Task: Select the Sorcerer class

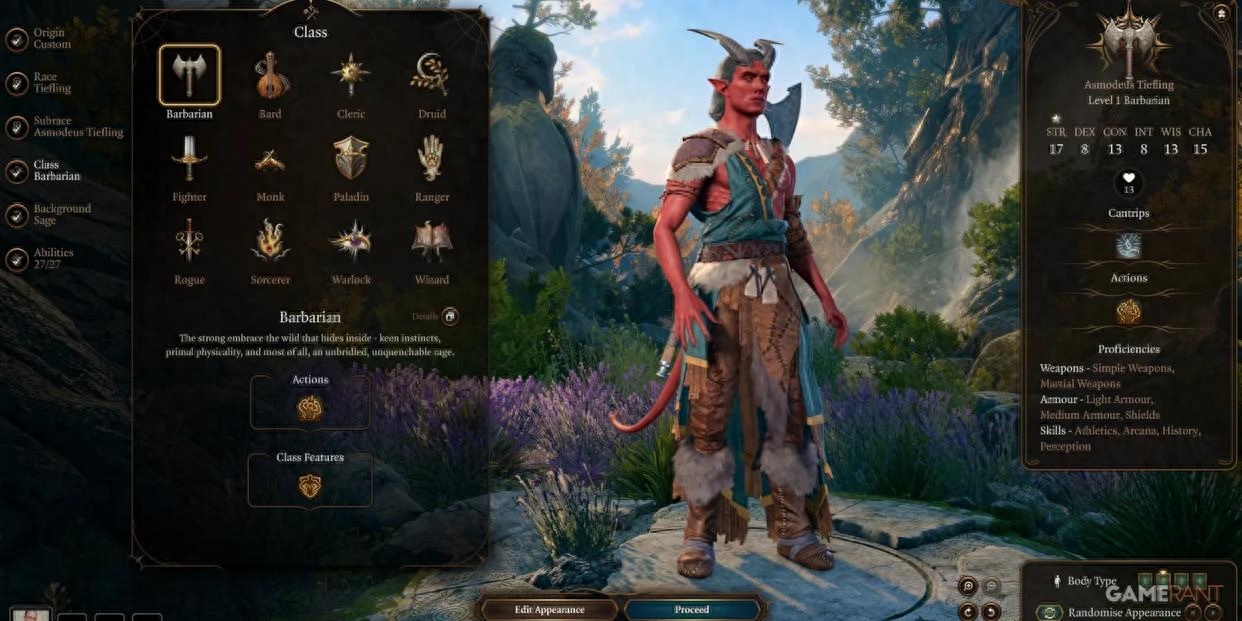Action: (270, 242)
